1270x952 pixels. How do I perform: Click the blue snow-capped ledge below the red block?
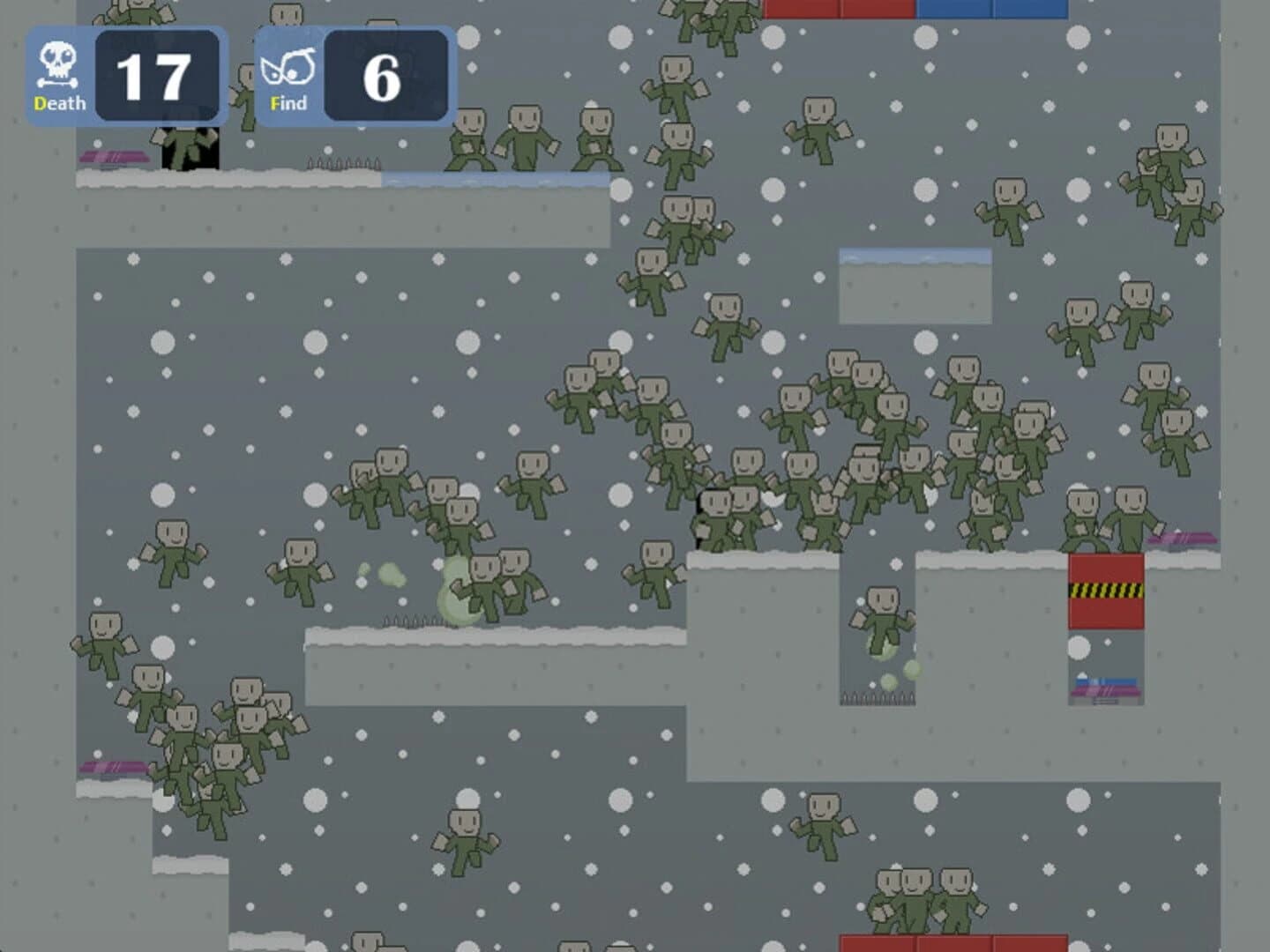(1105, 679)
